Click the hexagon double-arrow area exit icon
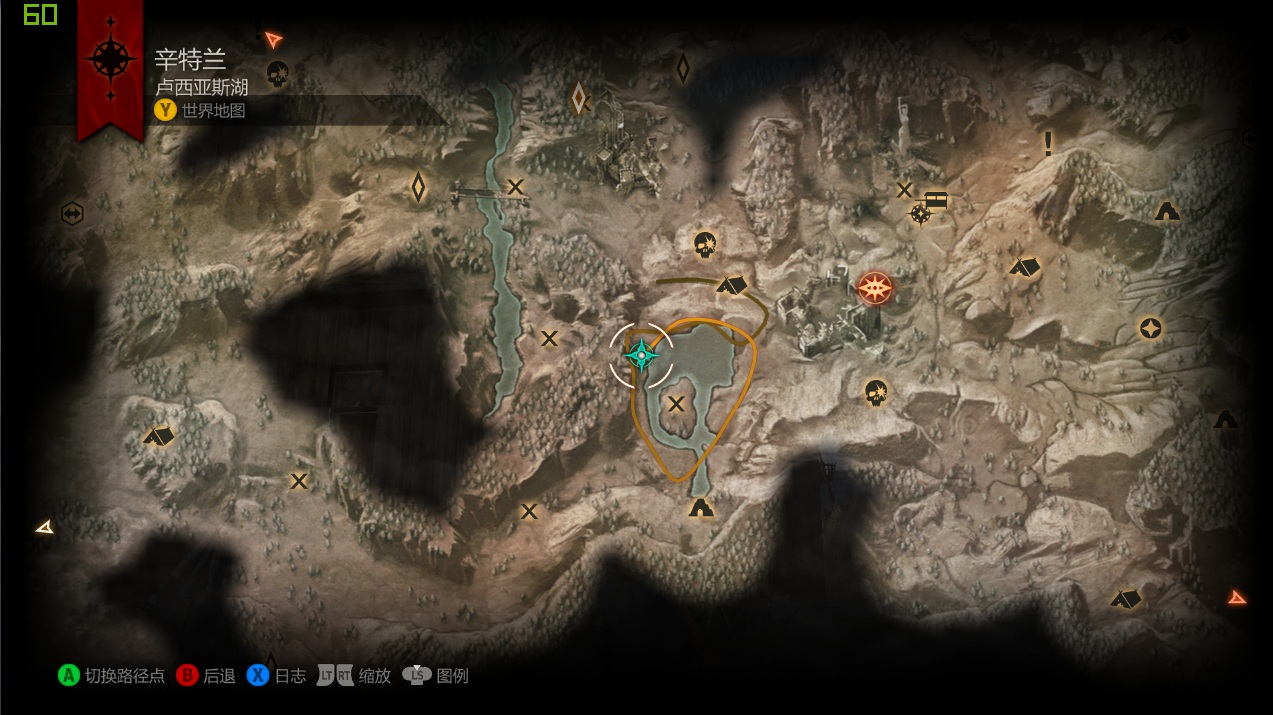 click(71, 213)
